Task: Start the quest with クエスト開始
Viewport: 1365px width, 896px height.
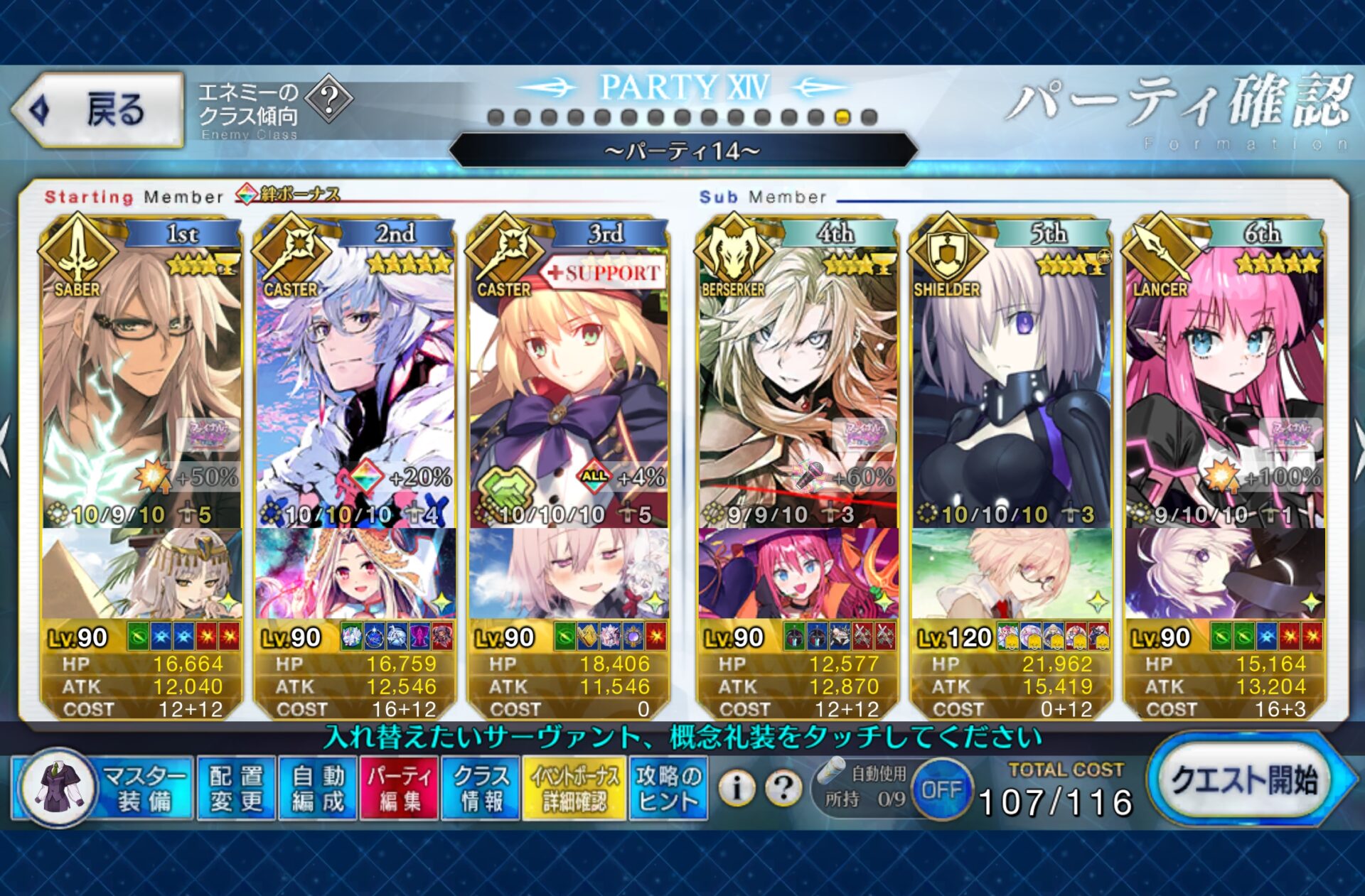Action: 1244,782
